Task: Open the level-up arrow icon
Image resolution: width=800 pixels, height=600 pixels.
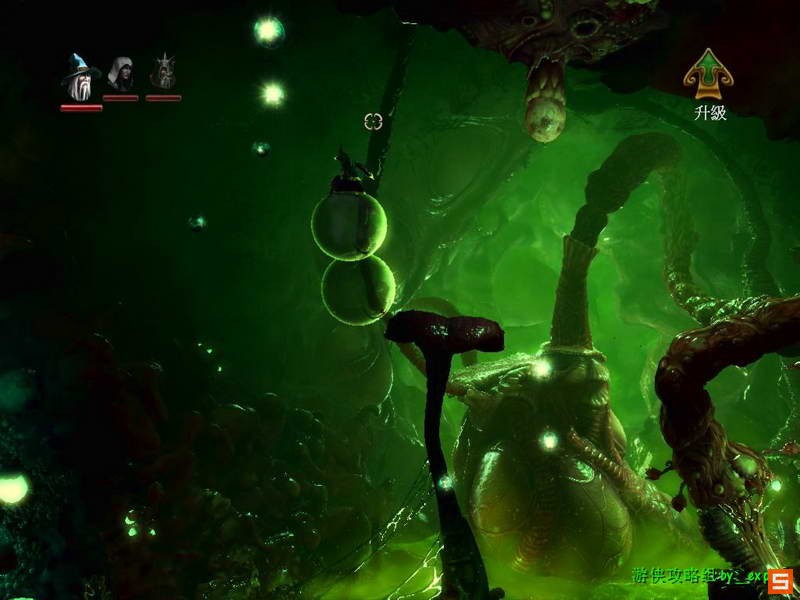Action: (x=707, y=74)
